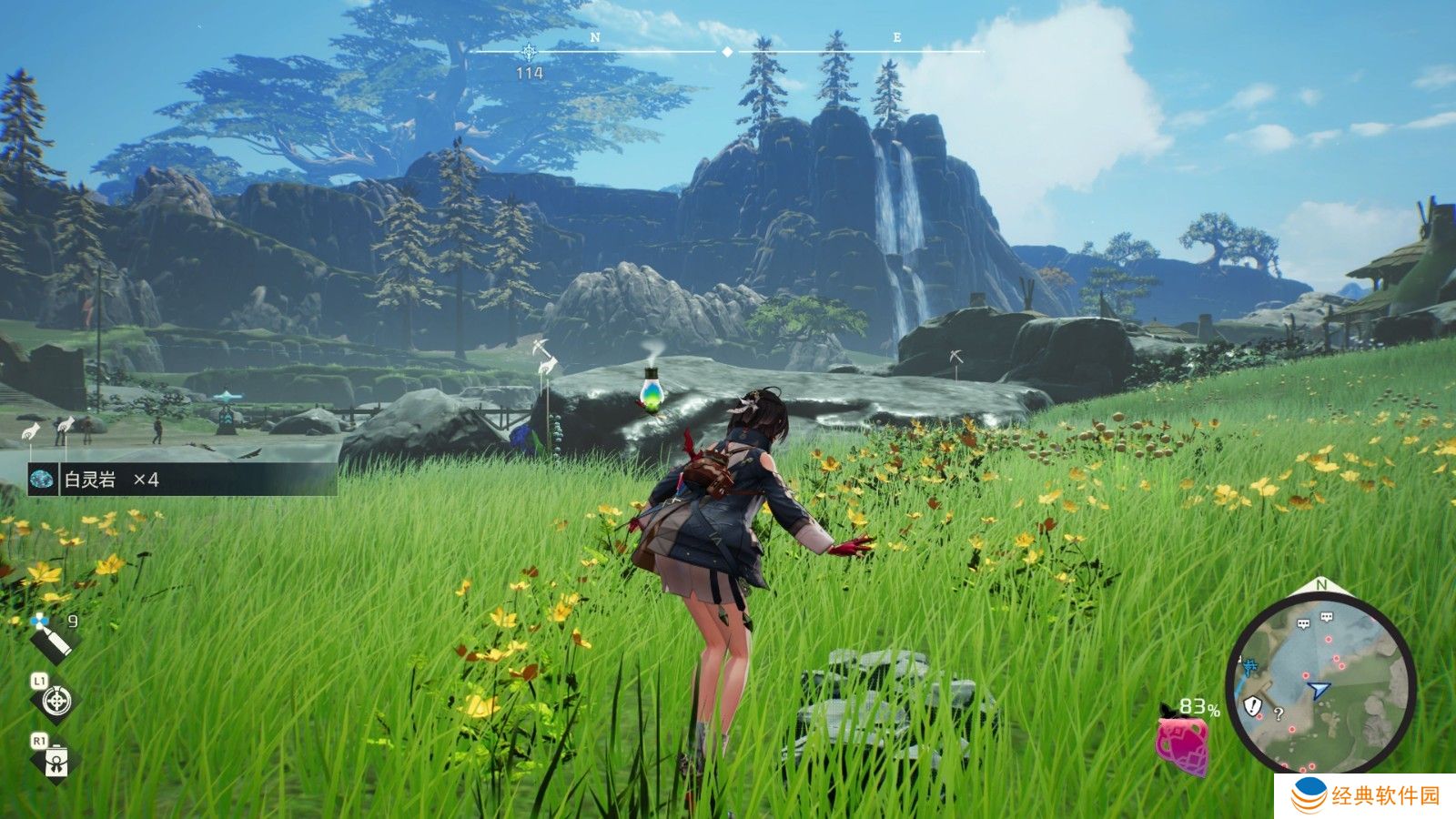Click the blue tree landmark on minimap
Image resolution: width=1456 pixels, height=819 pixels.
[x=1249, y=666]
